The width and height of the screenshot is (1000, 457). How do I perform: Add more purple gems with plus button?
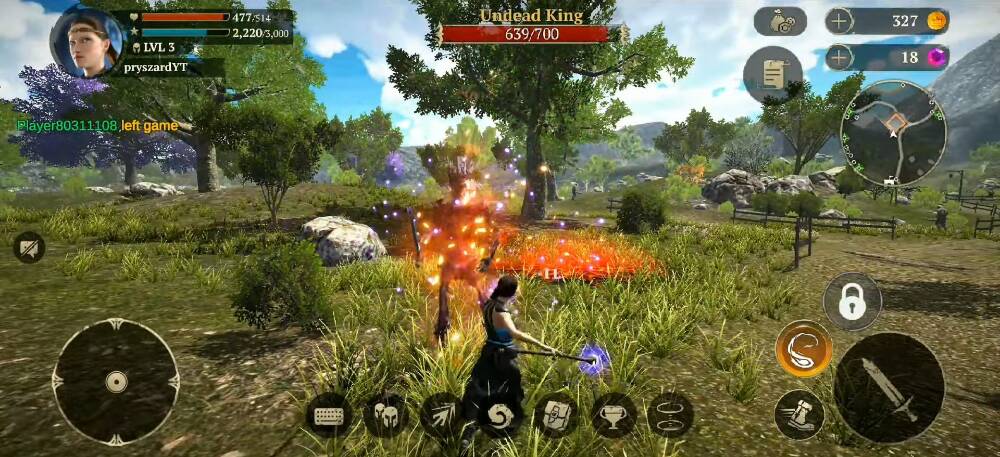[x=840, y=57]
